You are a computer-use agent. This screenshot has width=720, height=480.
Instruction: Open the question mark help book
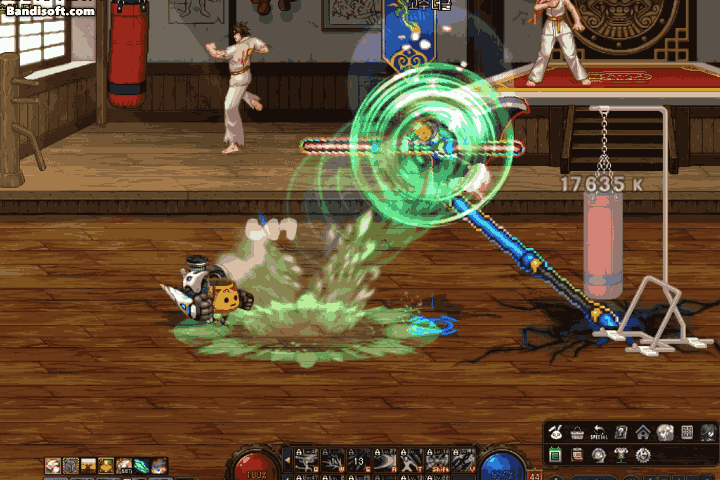point(621,432)
